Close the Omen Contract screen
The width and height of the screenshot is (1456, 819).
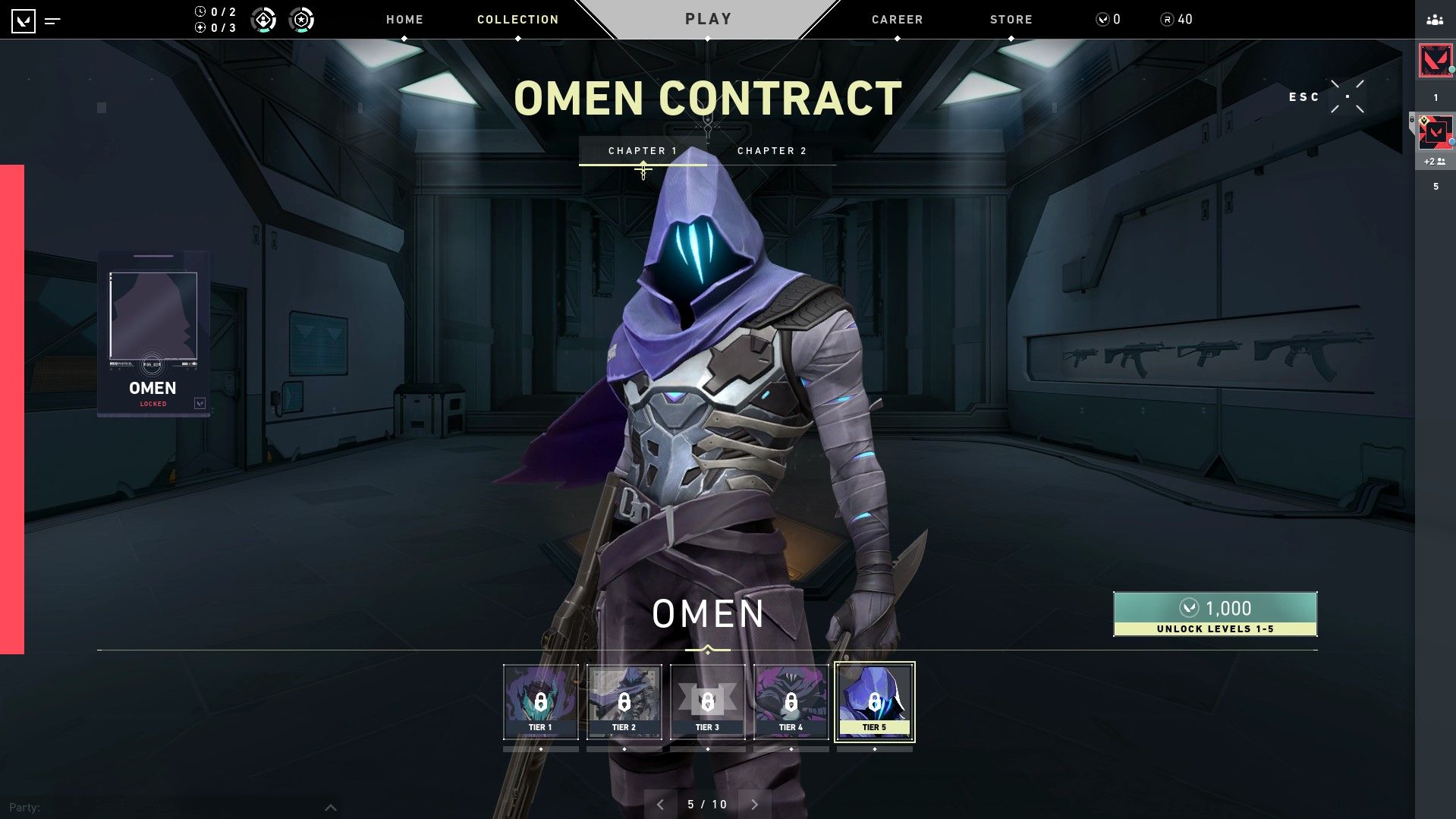pyautogui.click(x=1347, y=97)
